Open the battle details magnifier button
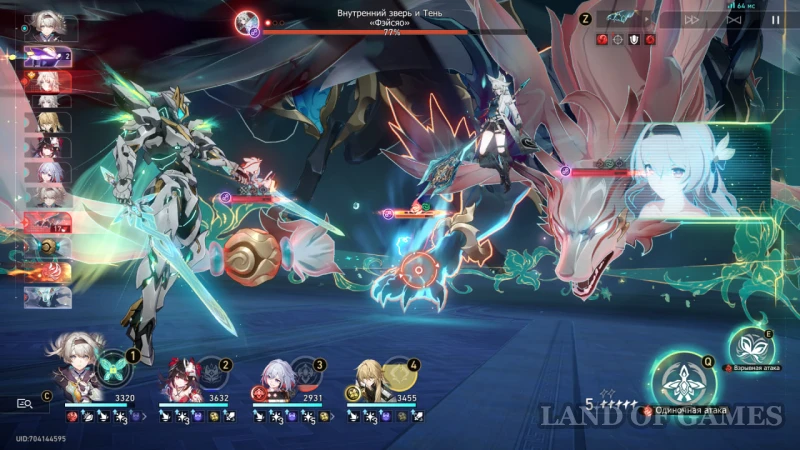Image resolution: width=800 pixels, height=450 pixels. (25, 403)
